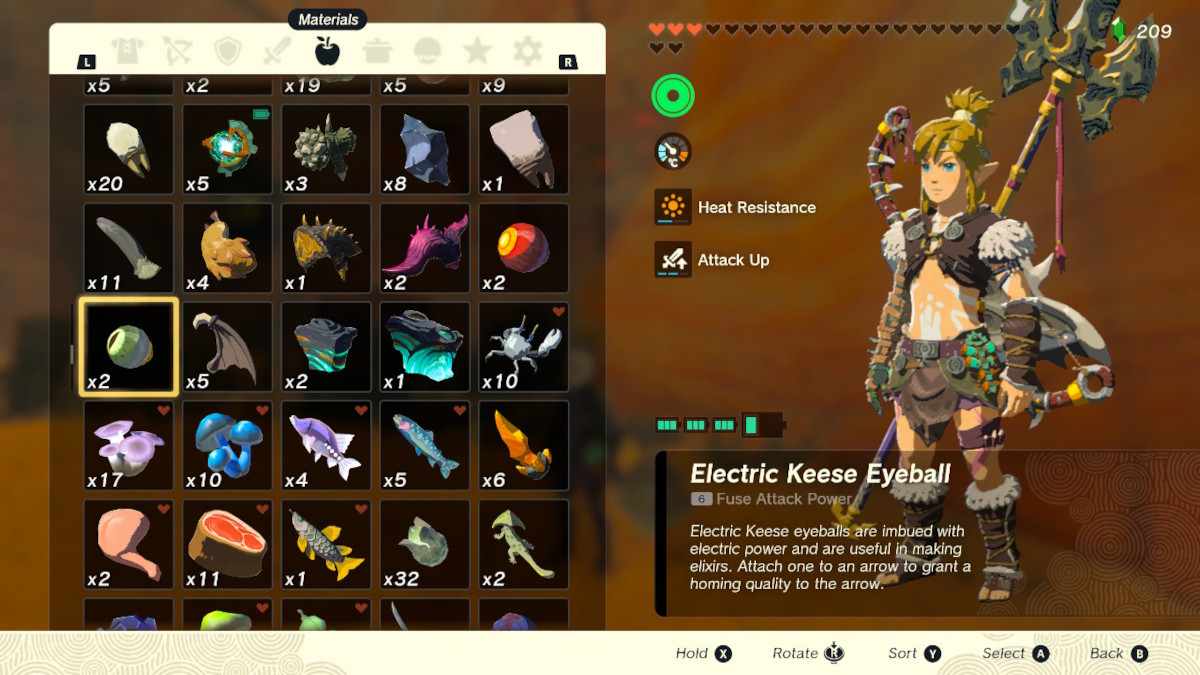Image resolution: width=1200 pixels, height=675 pixels.
Task: Switch to the shields tab
Action: (229, 51)
